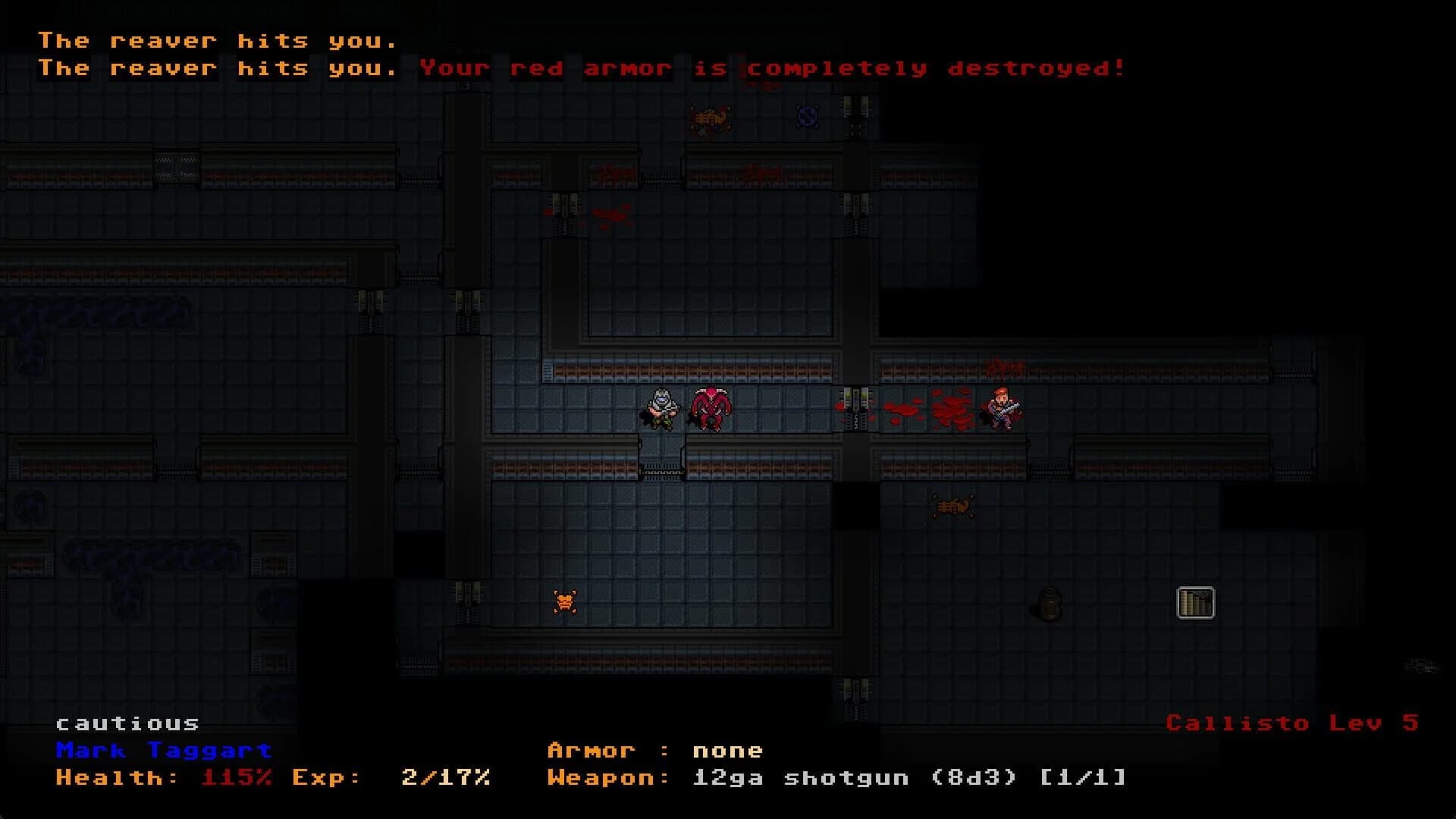Click the blue item pickup at the top of the map

[x=807, y=117]
